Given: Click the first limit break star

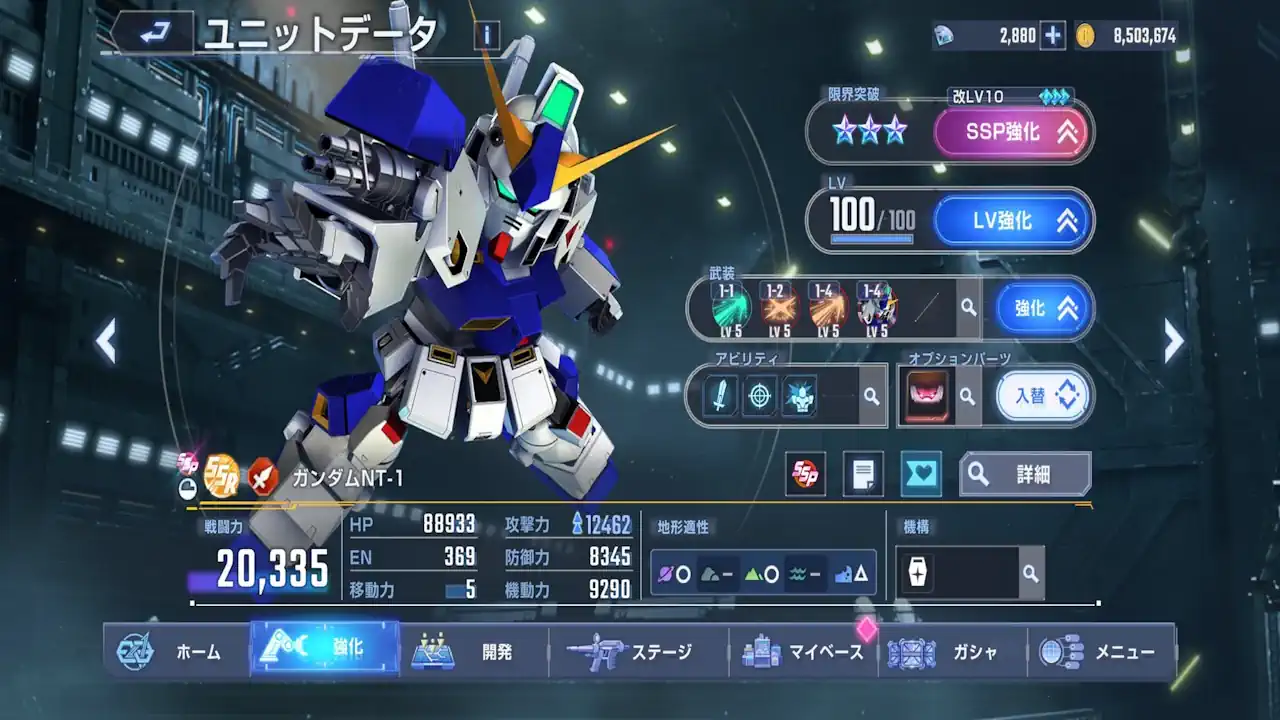Looking at the screenshot, I should [842, 130].
